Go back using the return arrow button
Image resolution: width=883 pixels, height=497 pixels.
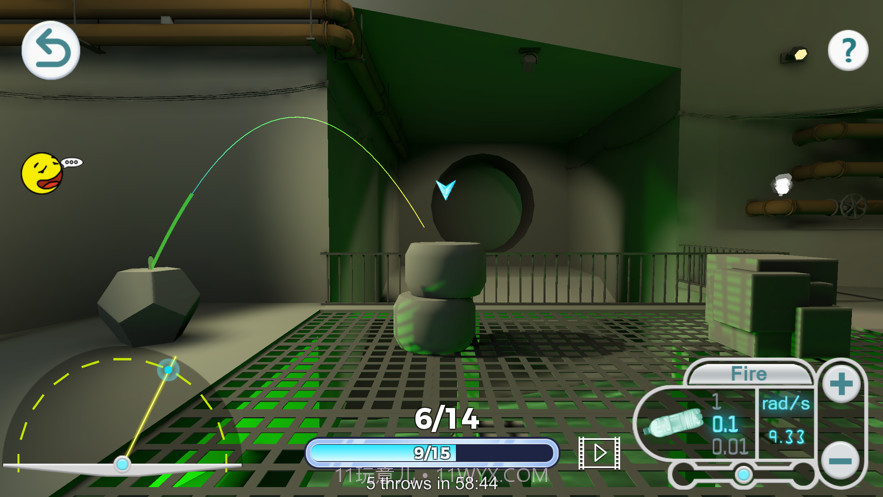tap(51, 51)
